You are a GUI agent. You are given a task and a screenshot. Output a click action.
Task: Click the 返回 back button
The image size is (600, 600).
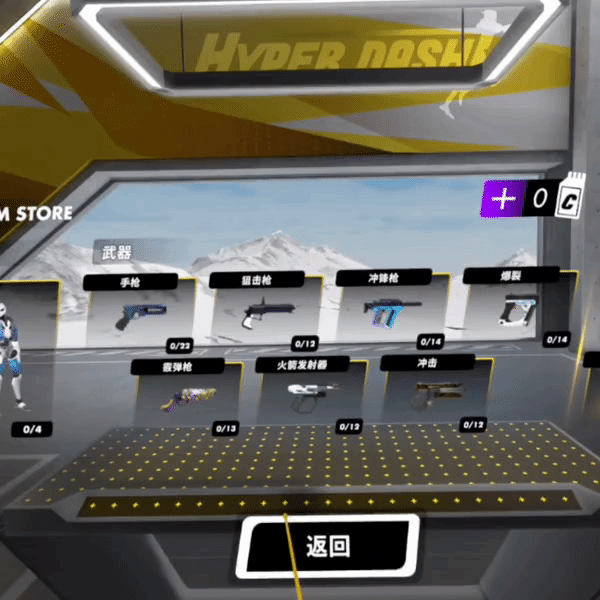point(328,546)
